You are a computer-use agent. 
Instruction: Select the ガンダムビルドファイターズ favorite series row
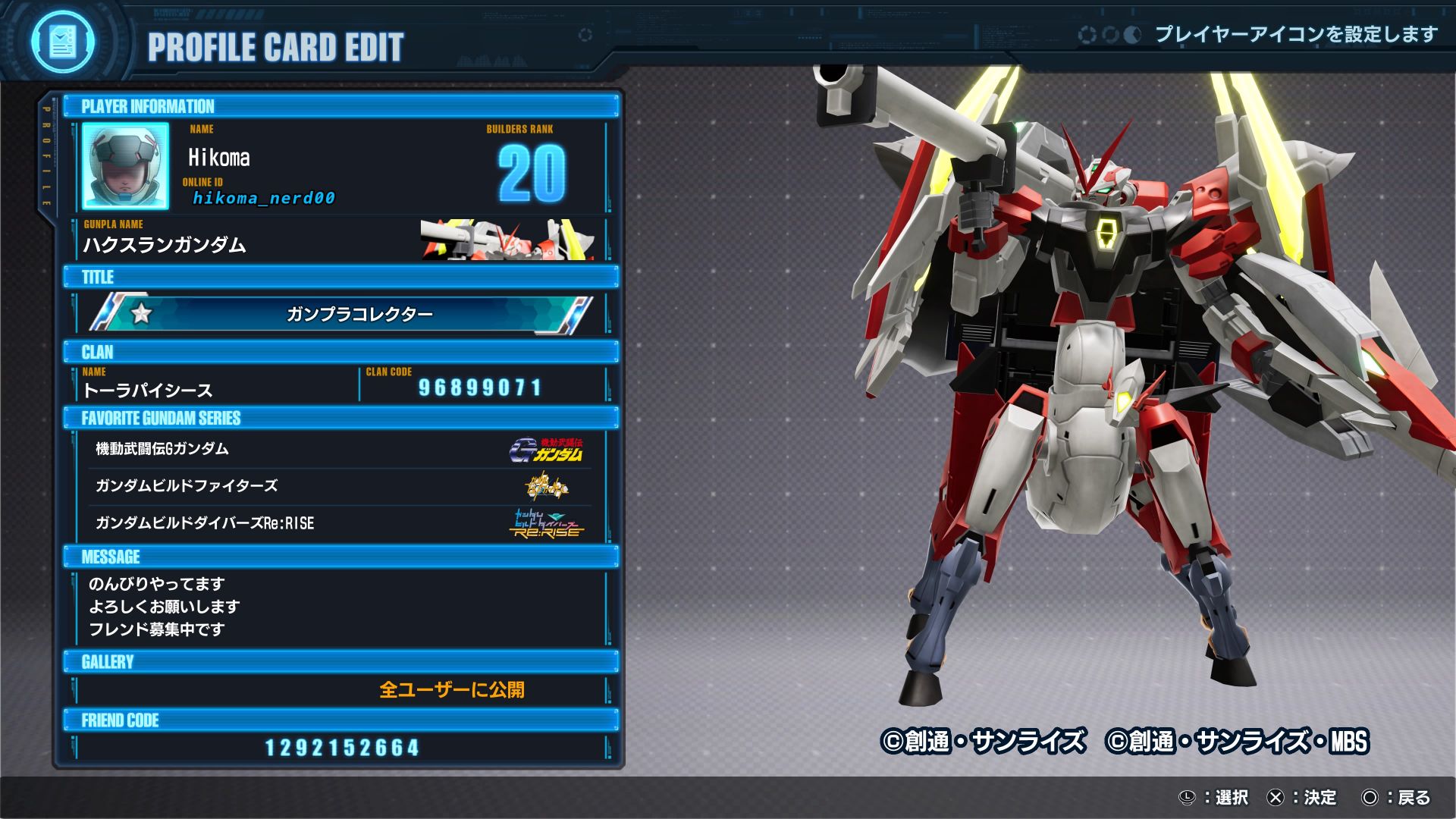tap(339, 486)
